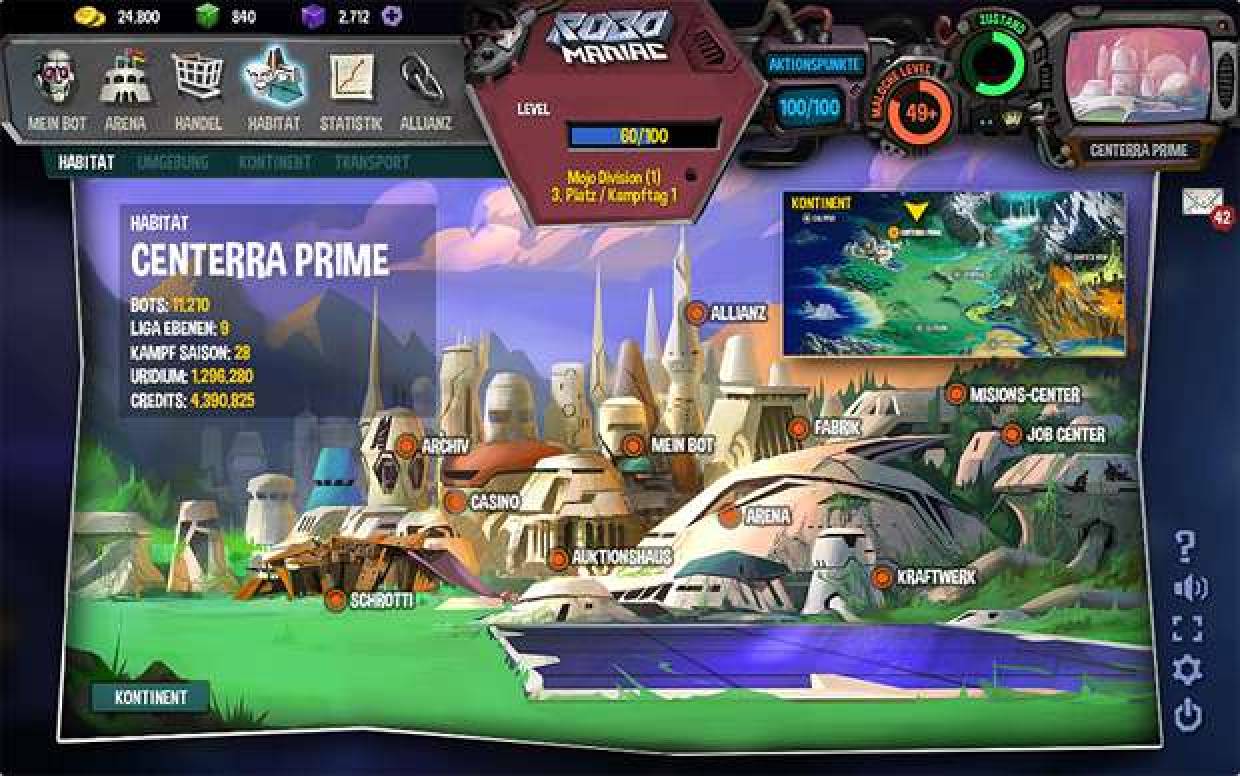Show the Statistik chart menu
This screenshot has height=776, width=1240.
(x=351, y=88)
